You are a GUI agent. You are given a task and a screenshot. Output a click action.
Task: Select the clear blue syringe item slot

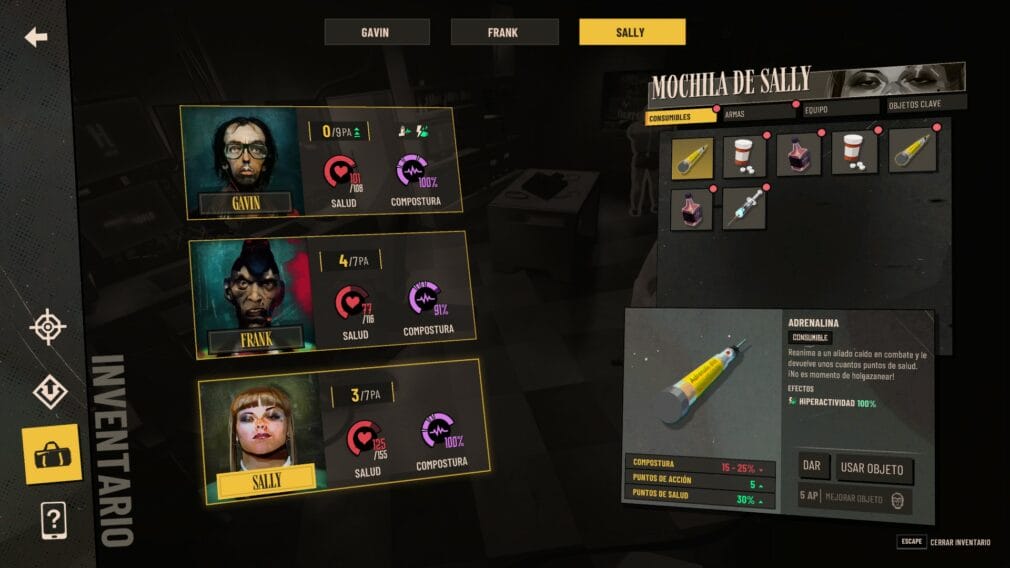(x=744, y=207)
